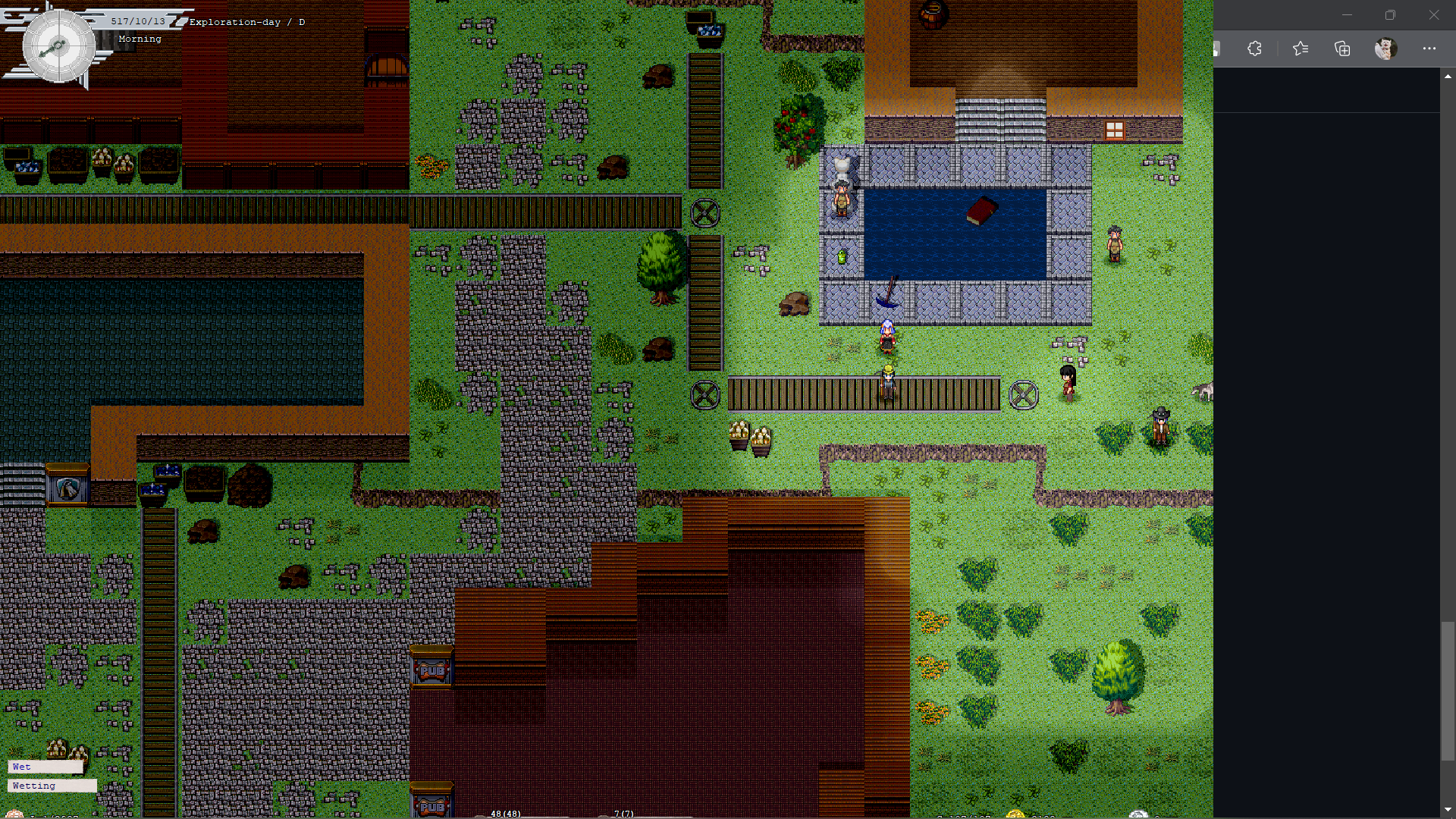
Task: Open the Edge Collections icon
Action: click(x=1341, y=48)
